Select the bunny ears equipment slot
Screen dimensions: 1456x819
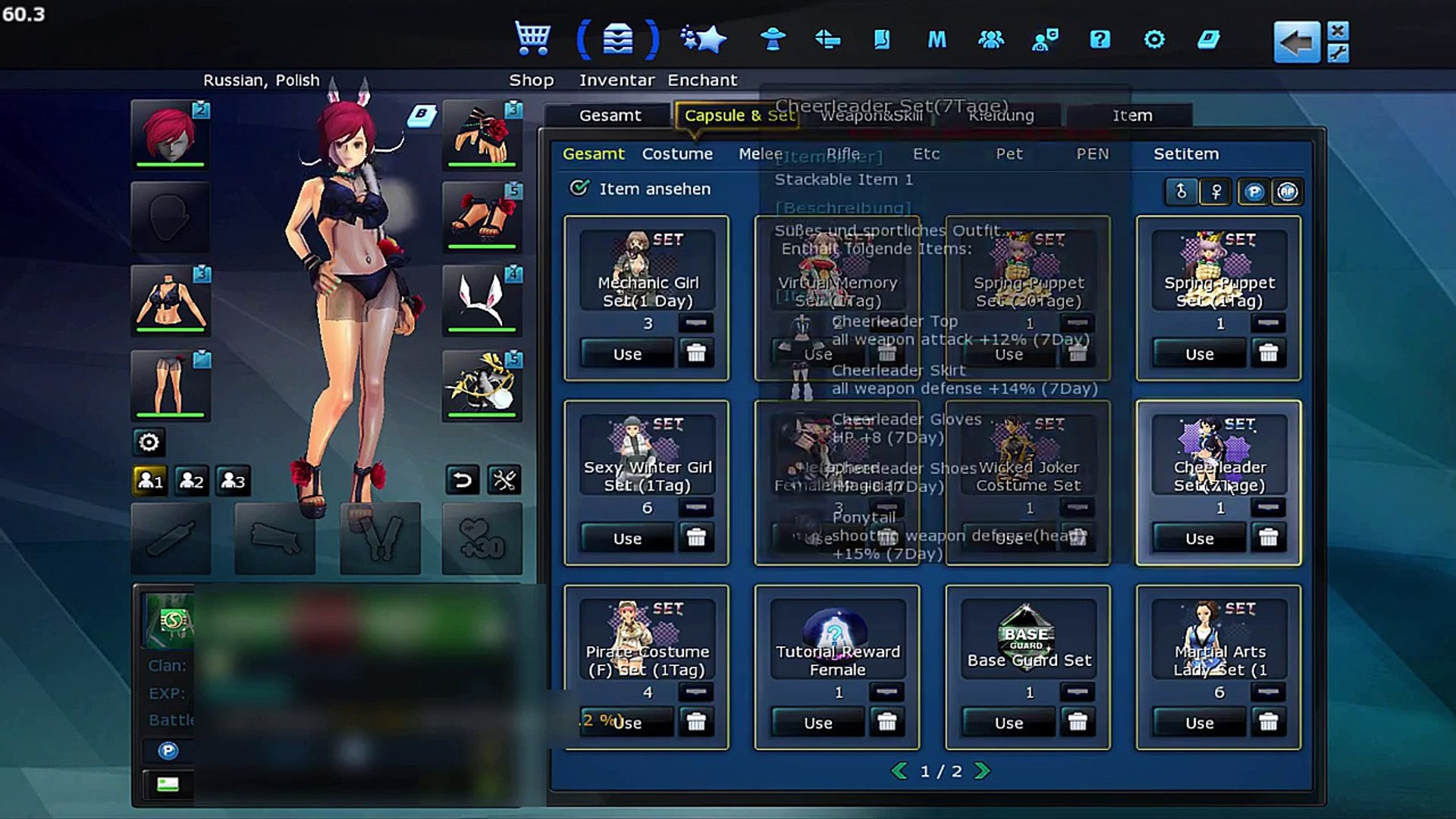coord(482,300)
